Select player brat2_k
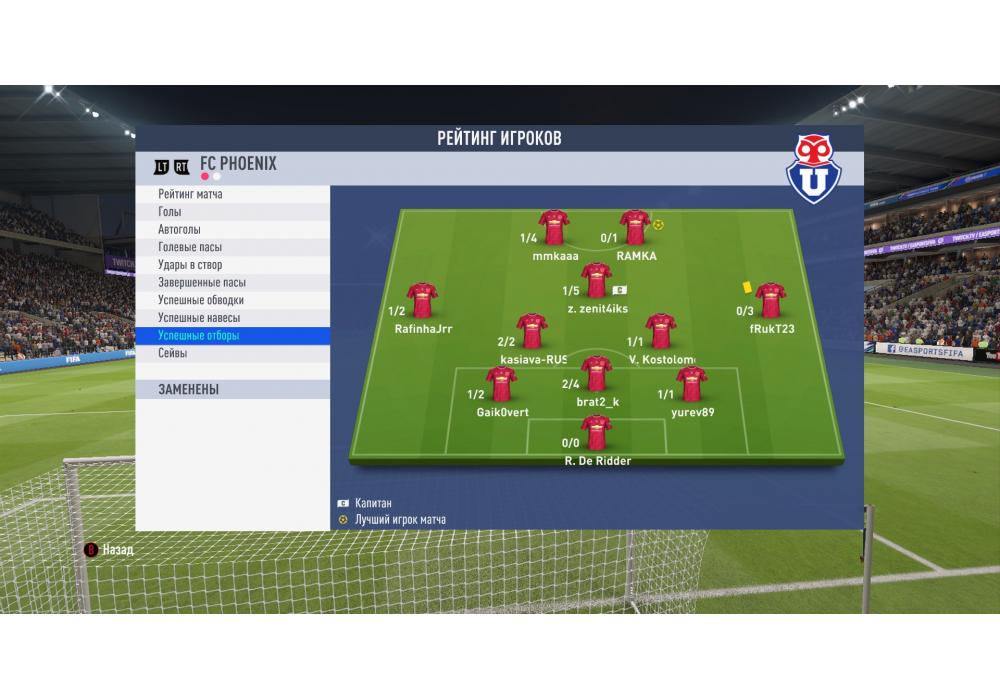Viewport: 1000px width, 700px height. [x=597, y=374]
